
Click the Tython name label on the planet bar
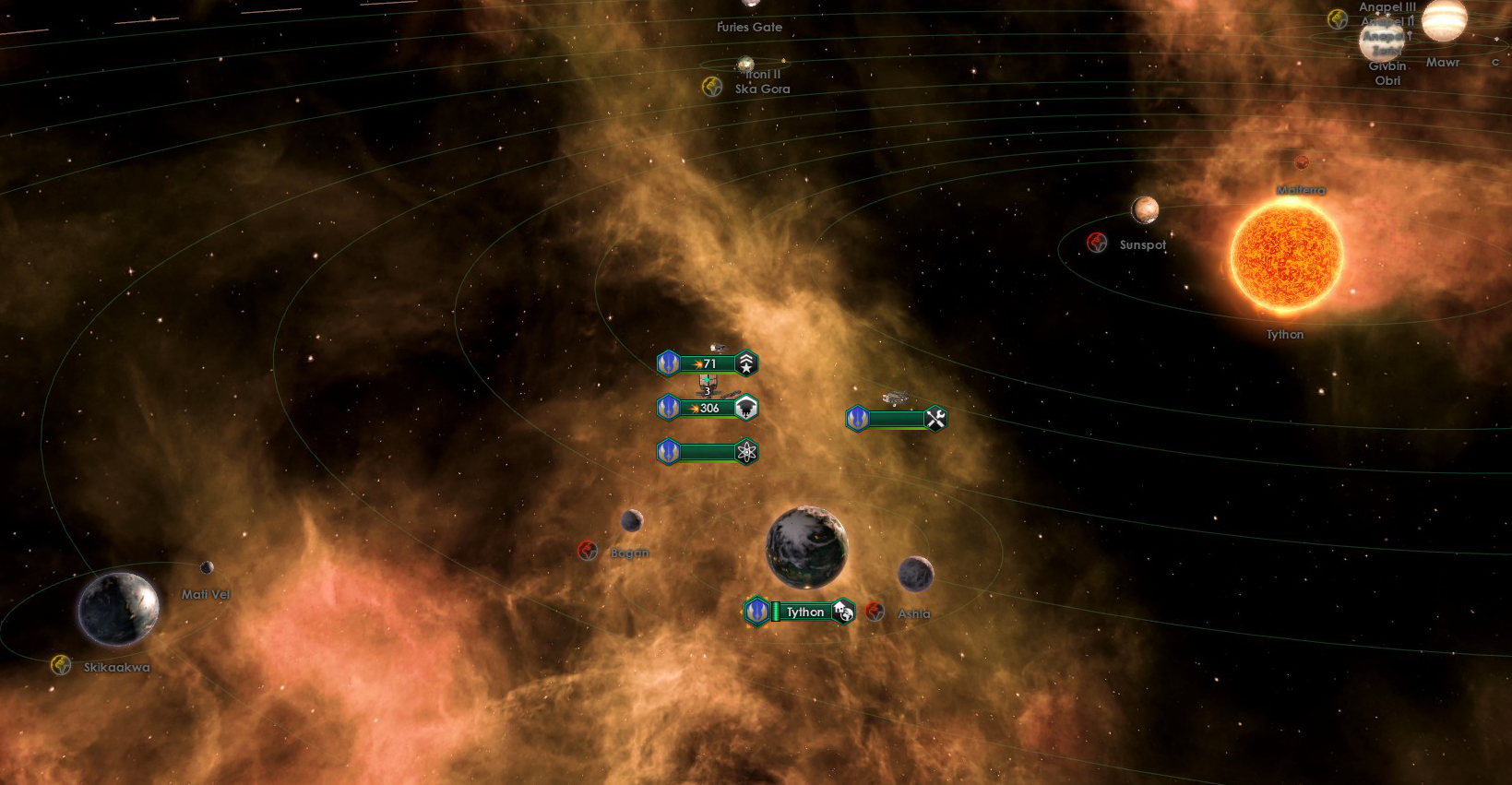805,612
